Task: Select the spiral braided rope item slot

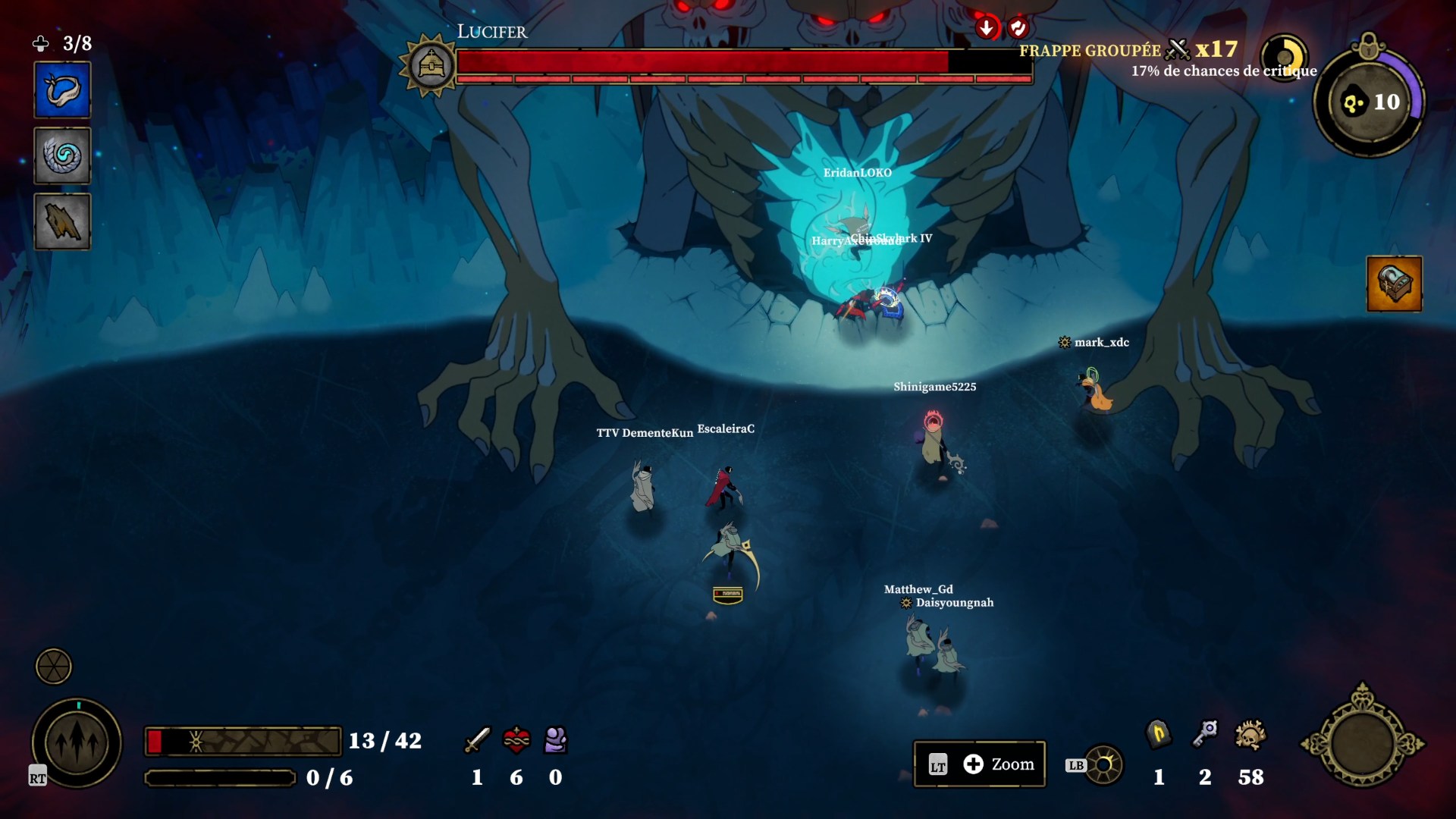Action: pos(62,156)
